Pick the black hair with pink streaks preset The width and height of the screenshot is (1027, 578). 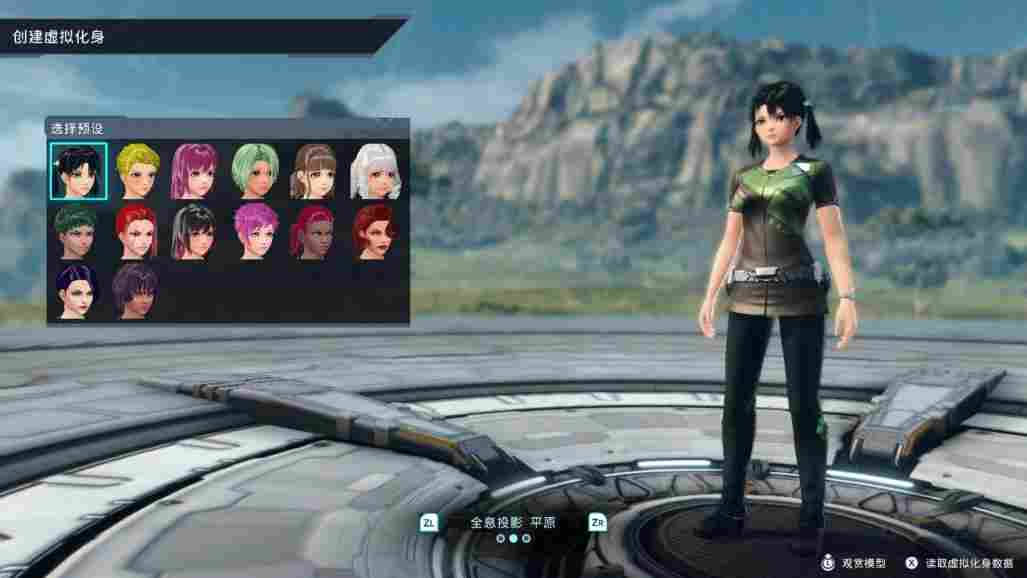[x=195, y=230]
